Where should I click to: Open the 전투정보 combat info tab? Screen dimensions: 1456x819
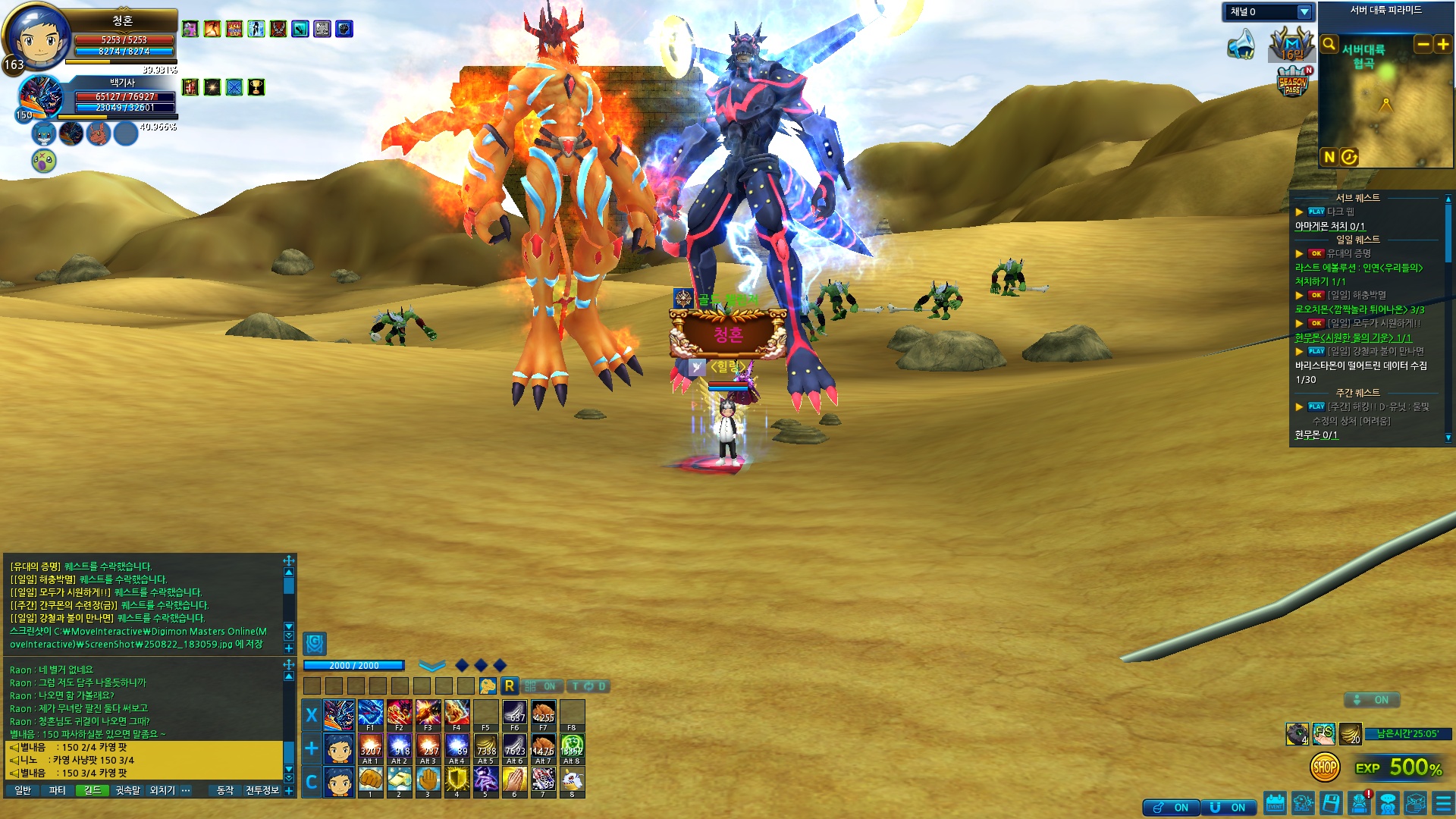262,790
